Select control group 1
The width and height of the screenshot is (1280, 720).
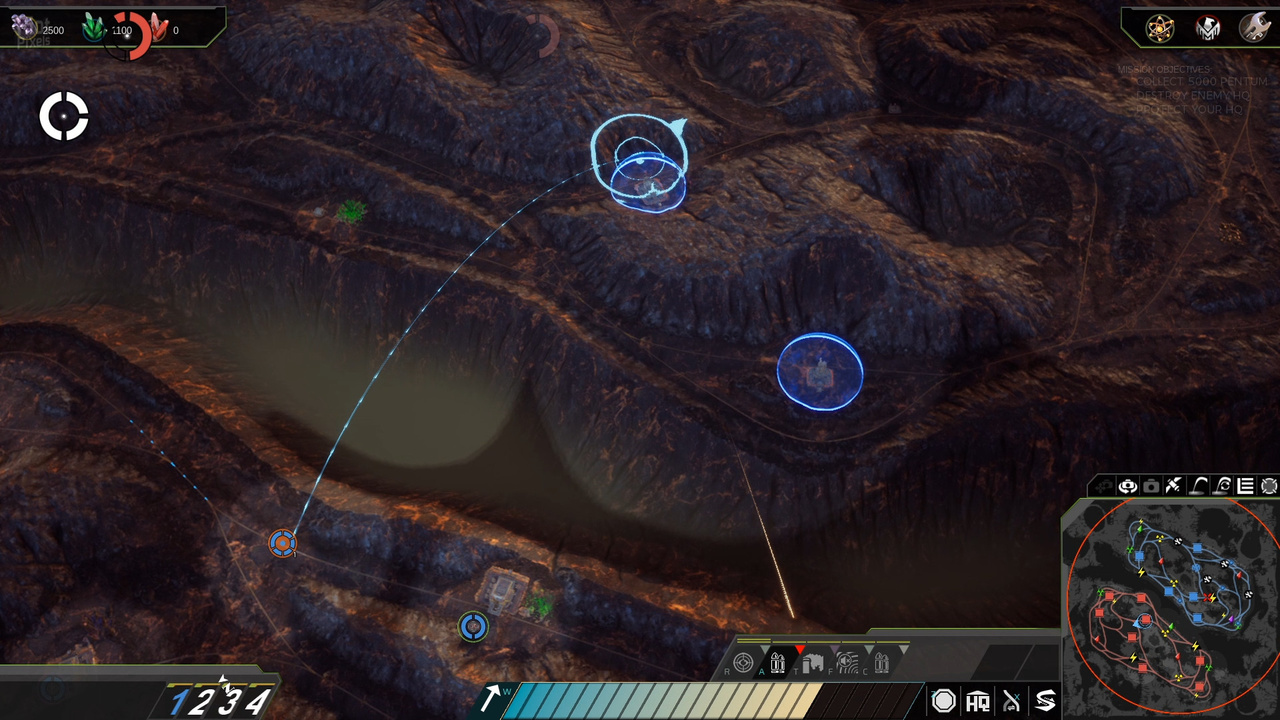tap(178, 703)
